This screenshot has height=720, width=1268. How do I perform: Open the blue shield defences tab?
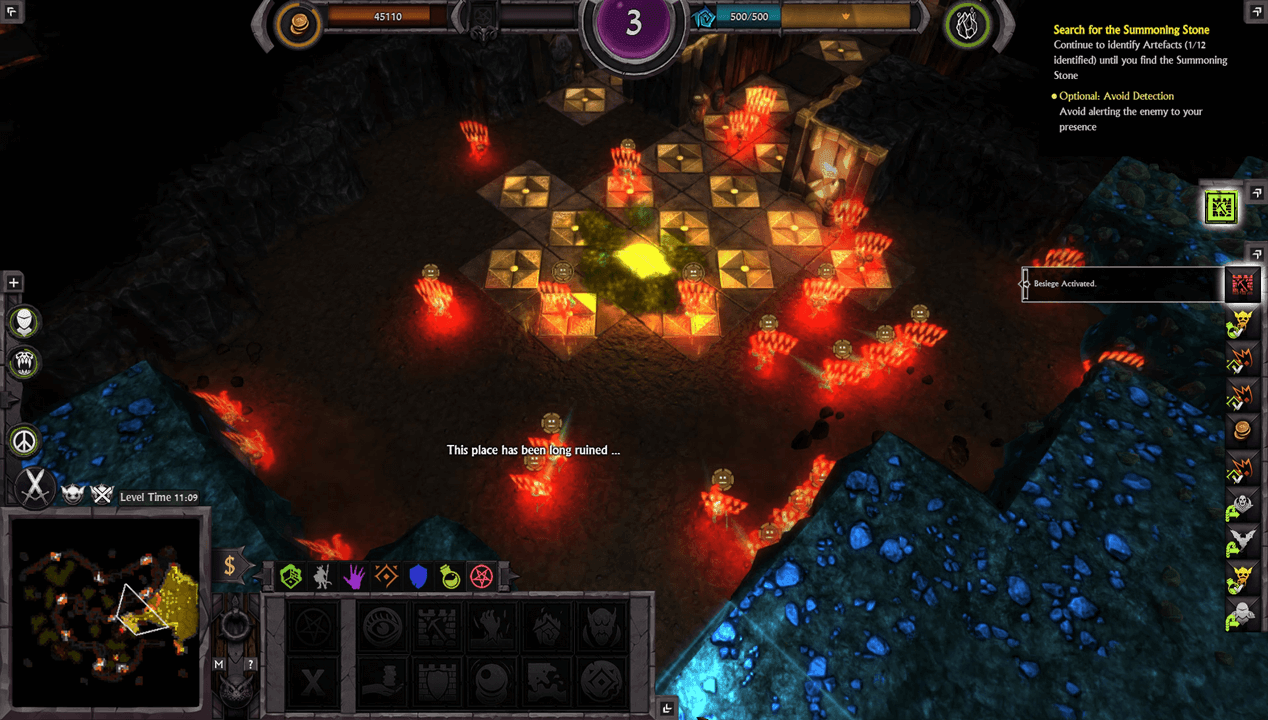pyautogui.click(x=418, y=575)
